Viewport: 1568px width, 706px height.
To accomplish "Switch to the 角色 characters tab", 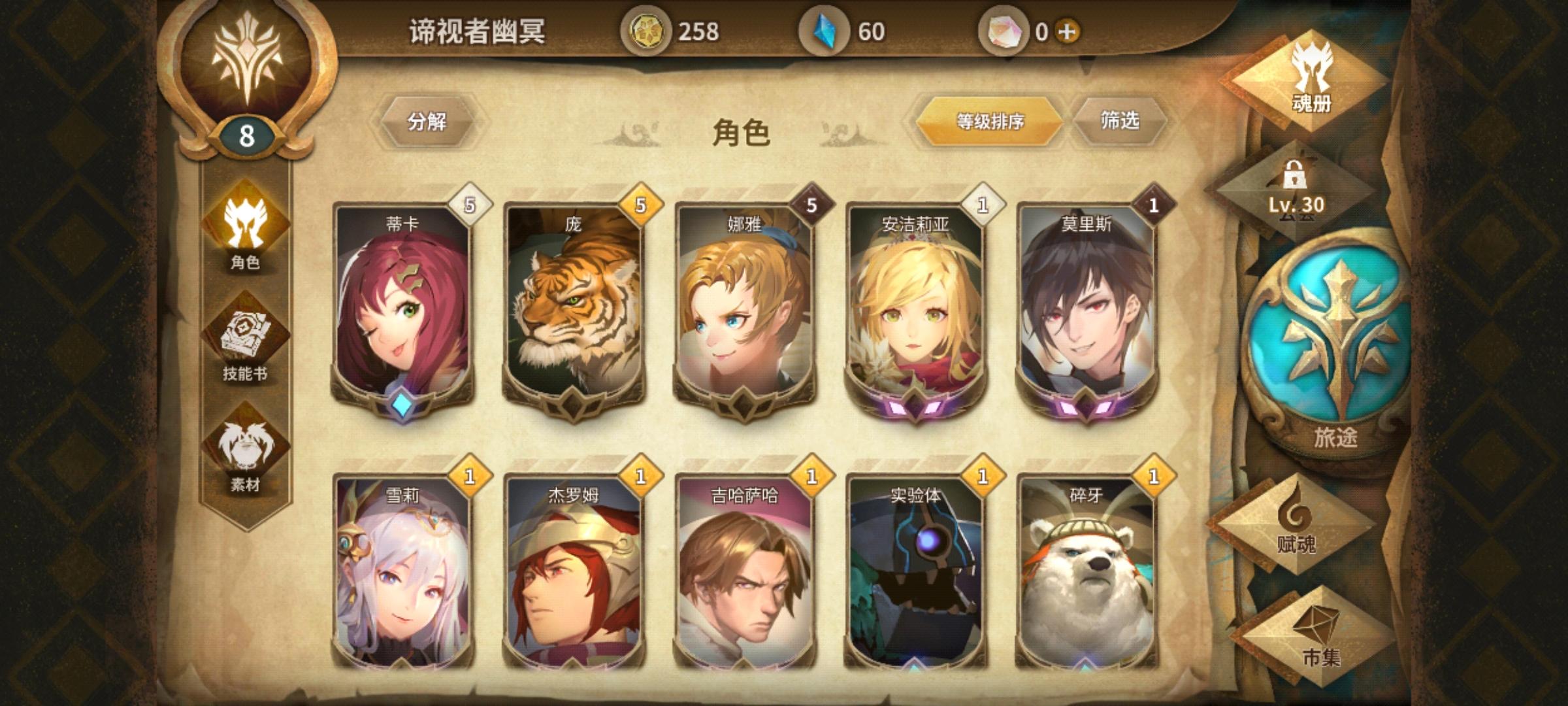I will [x=247, y=261].
